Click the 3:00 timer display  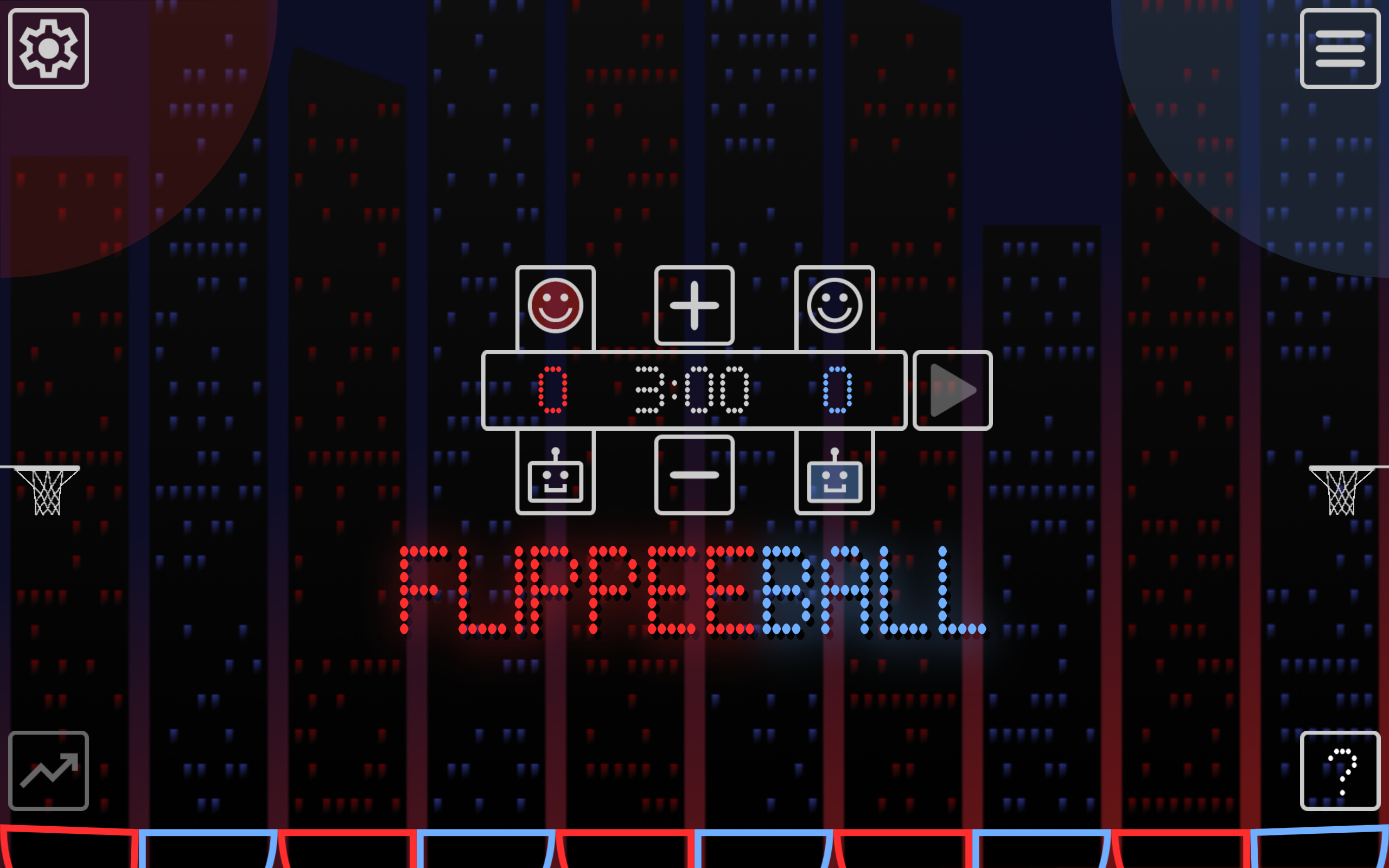coord(691,390)
